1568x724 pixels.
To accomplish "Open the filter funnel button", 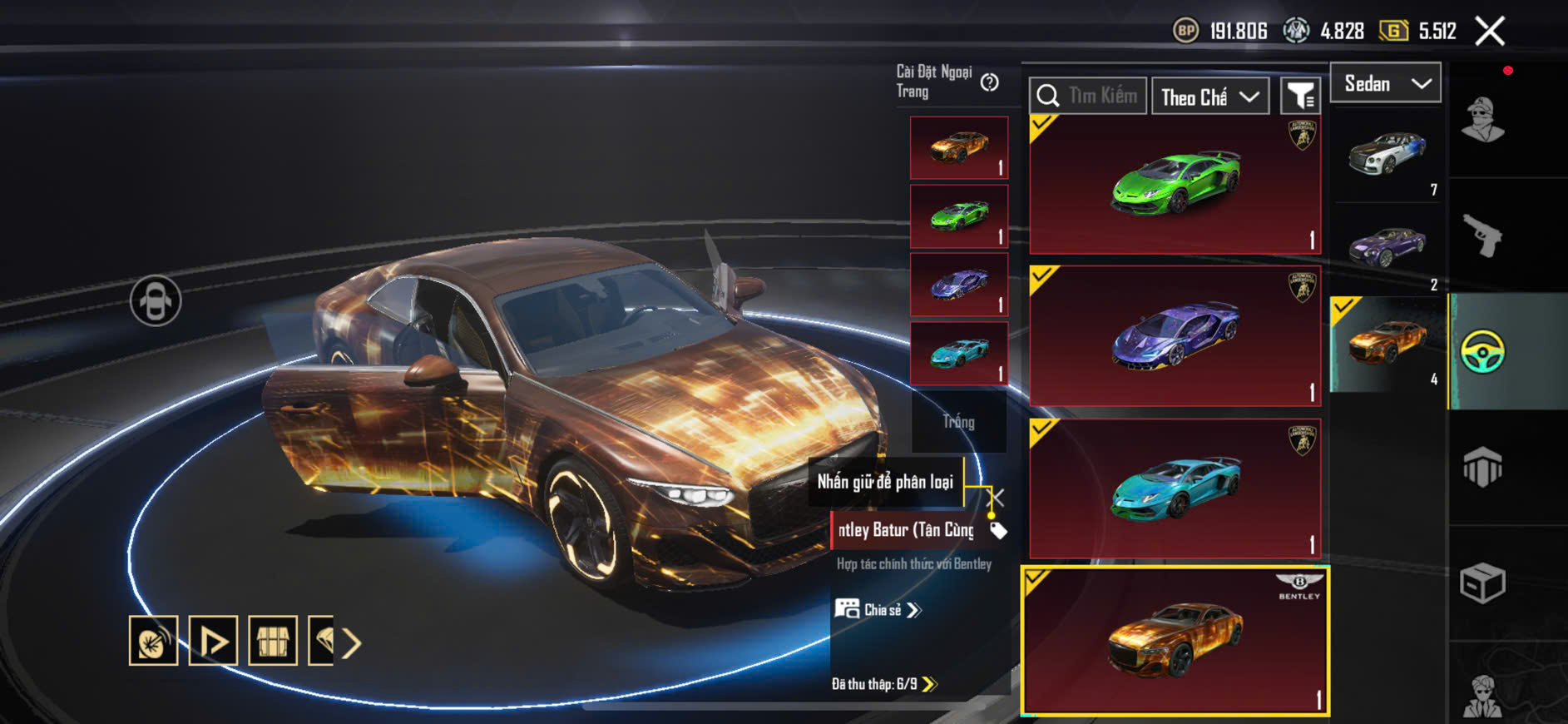I will [1300, 97].
